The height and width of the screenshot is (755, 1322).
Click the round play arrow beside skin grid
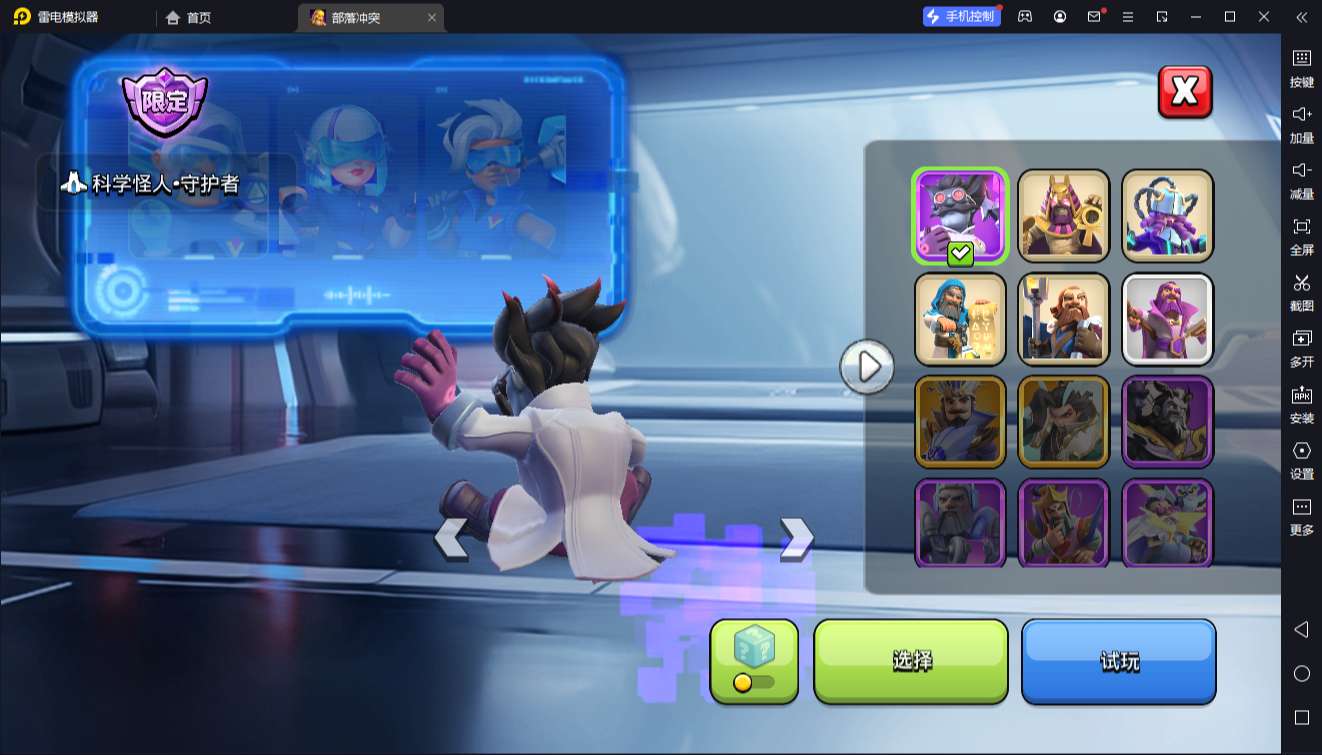click(867, 367)
